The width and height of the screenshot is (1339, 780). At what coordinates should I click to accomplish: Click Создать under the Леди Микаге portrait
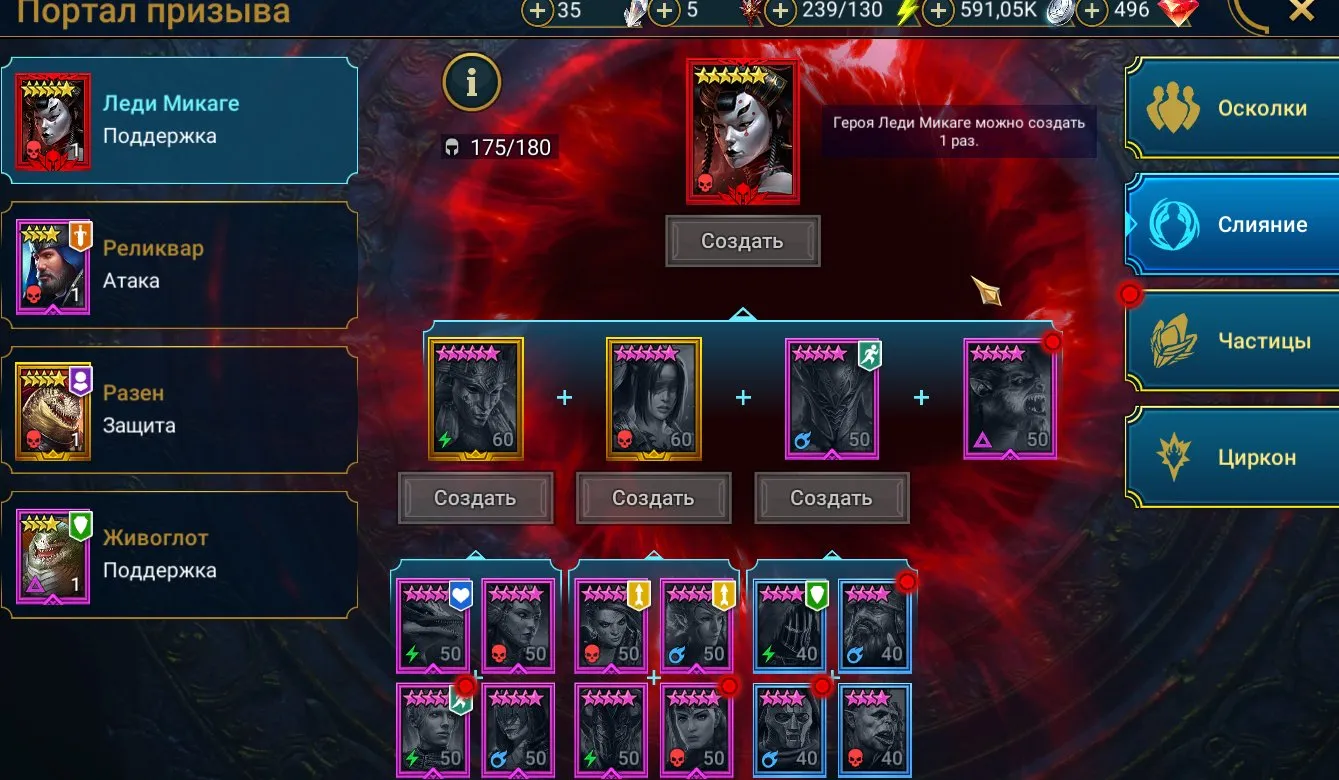tap(742, 241)
